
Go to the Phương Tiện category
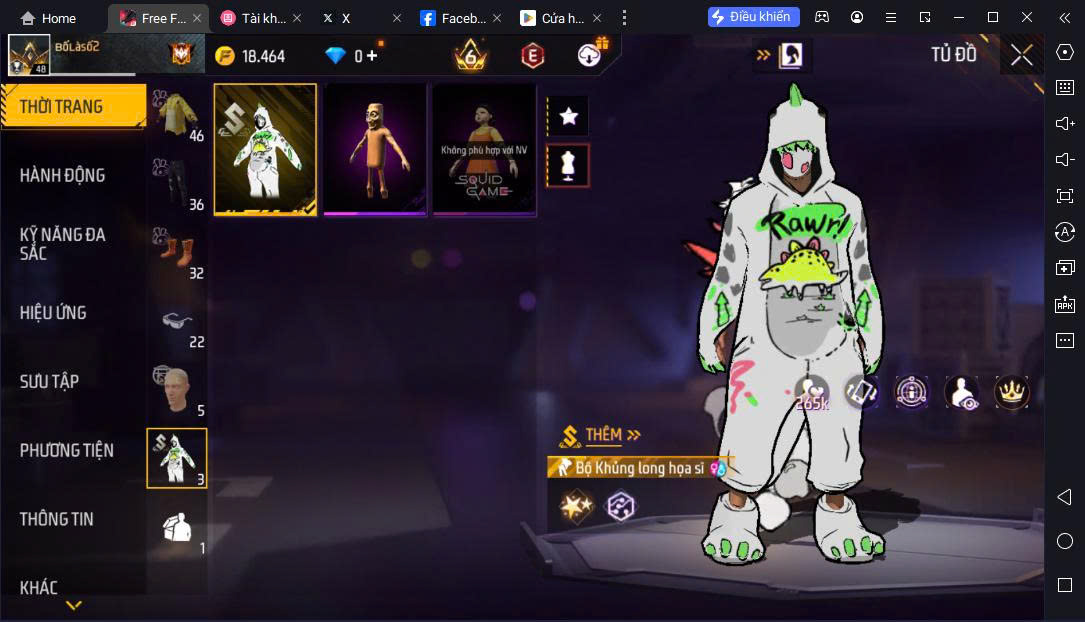point(66,450)
